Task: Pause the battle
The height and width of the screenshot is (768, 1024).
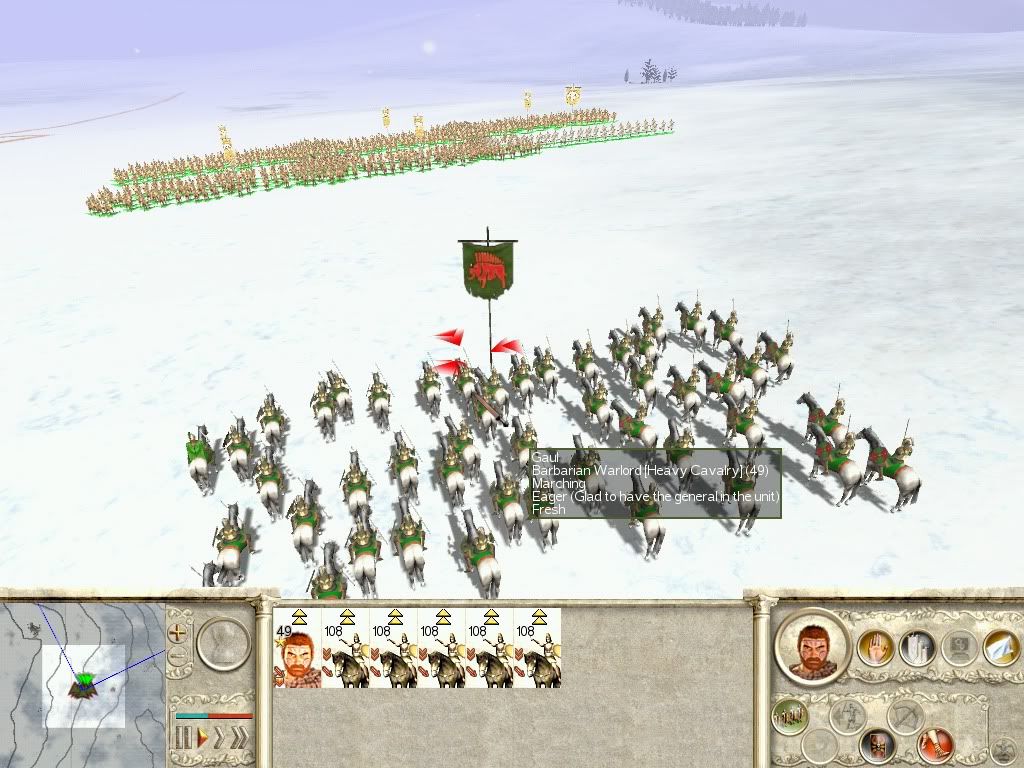Action: click(x=184, y=739)
